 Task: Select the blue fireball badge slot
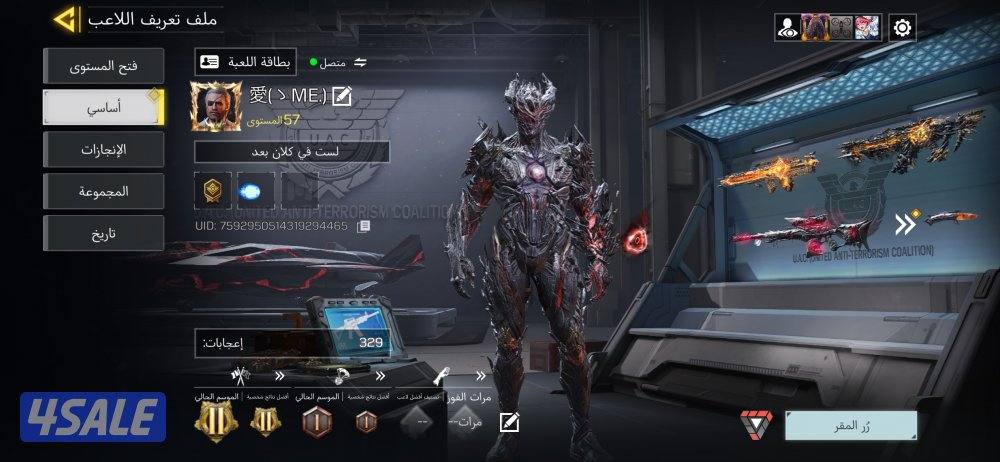[255, 190]
